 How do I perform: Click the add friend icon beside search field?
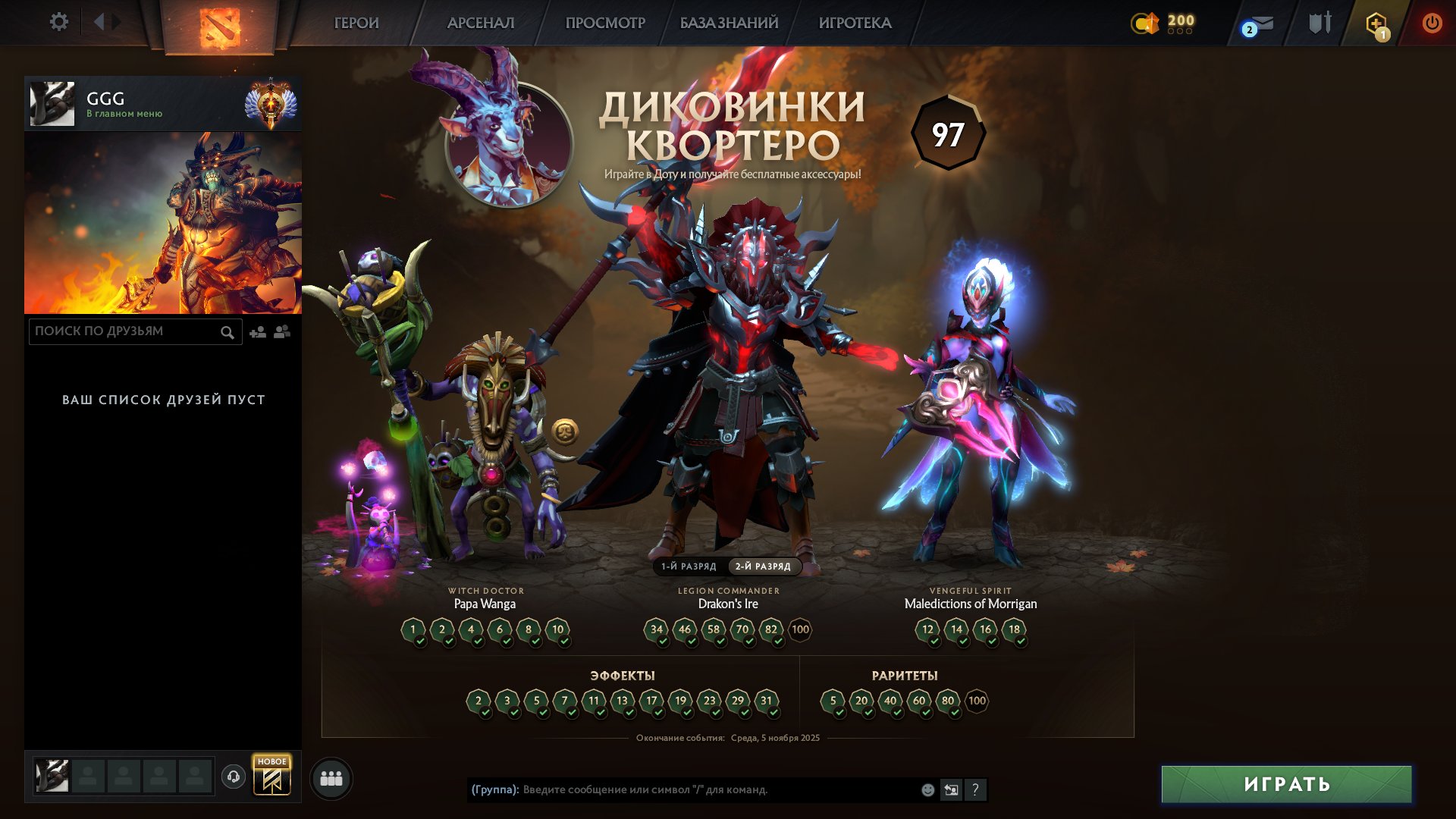257,331
